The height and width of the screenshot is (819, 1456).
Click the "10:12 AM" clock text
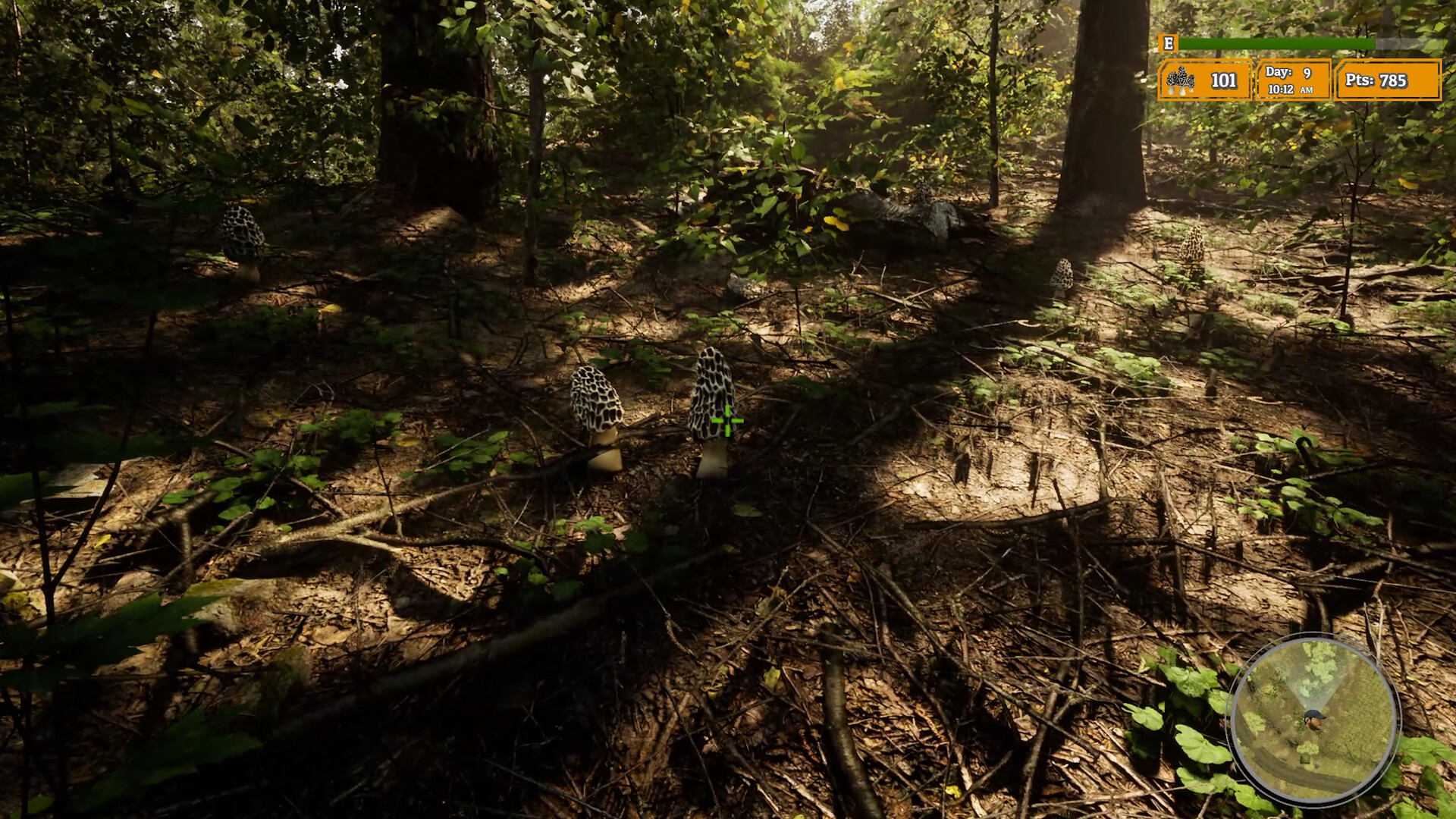(1289, 89)
